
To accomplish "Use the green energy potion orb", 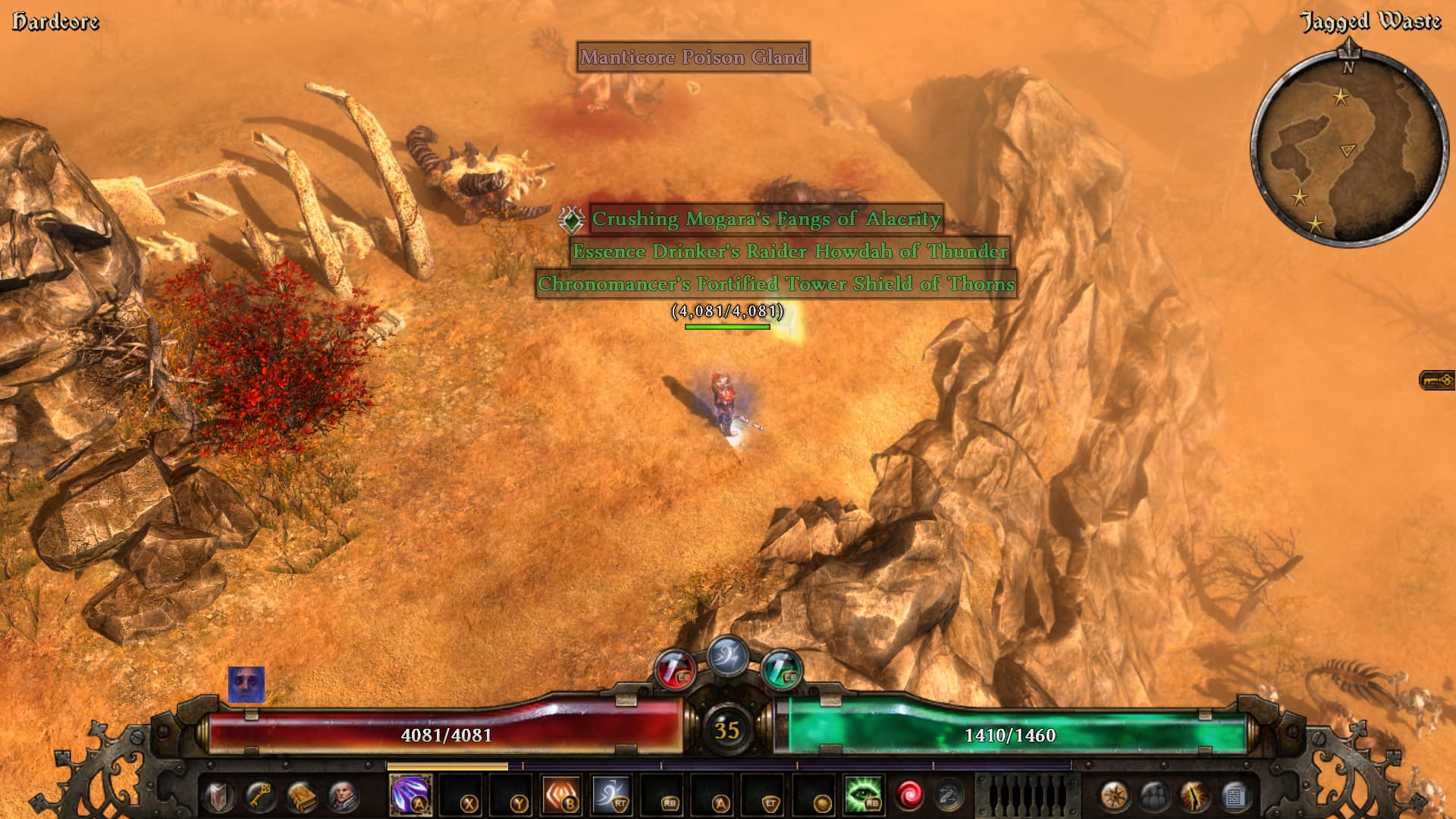I will pyautogui.click(x=781, y=670).
